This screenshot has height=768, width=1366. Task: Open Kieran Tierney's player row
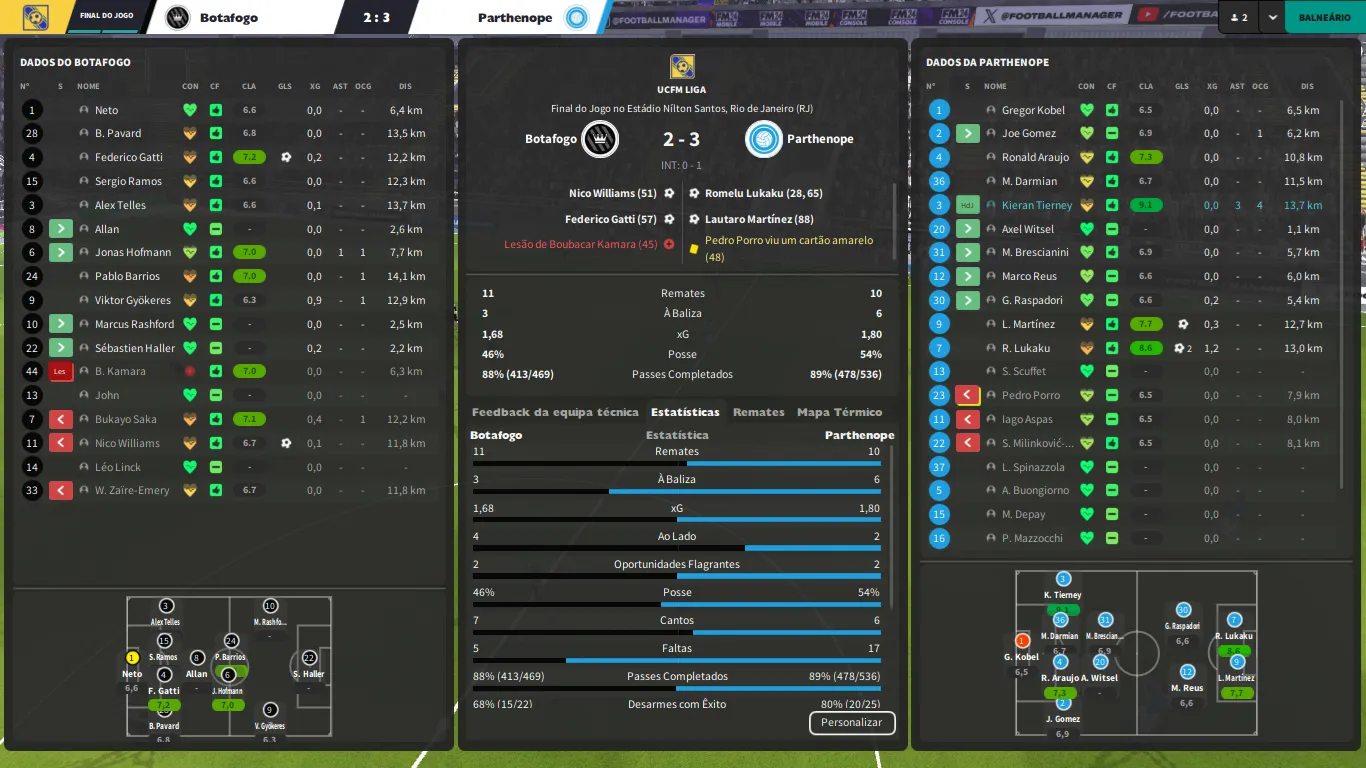click(1037, 205)
